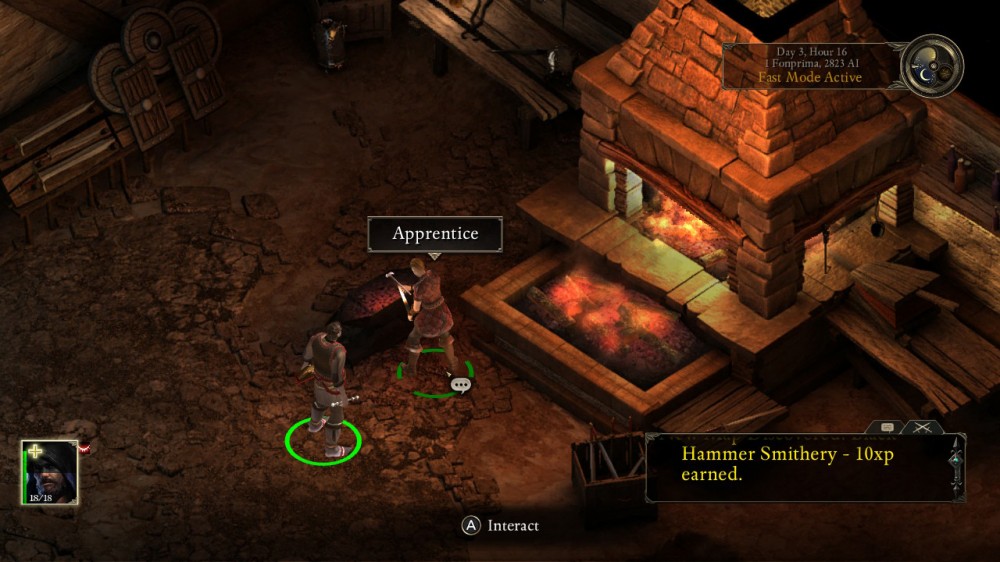Screen dimensions: 1000x562
Task: Switch to the crossed-swords combat log tab
Action: point(920,427)
